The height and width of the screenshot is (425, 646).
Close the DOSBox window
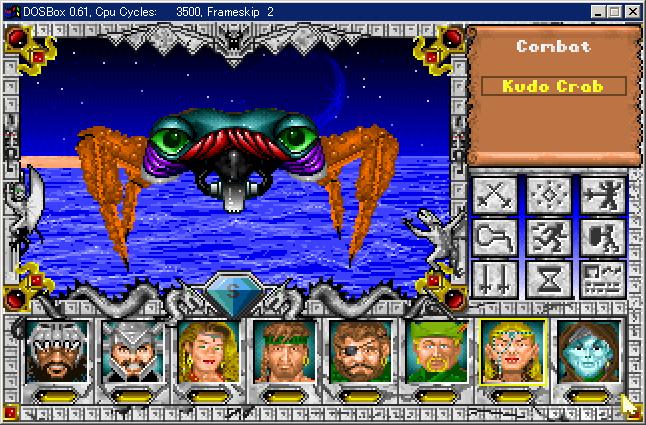pos(634,11)
